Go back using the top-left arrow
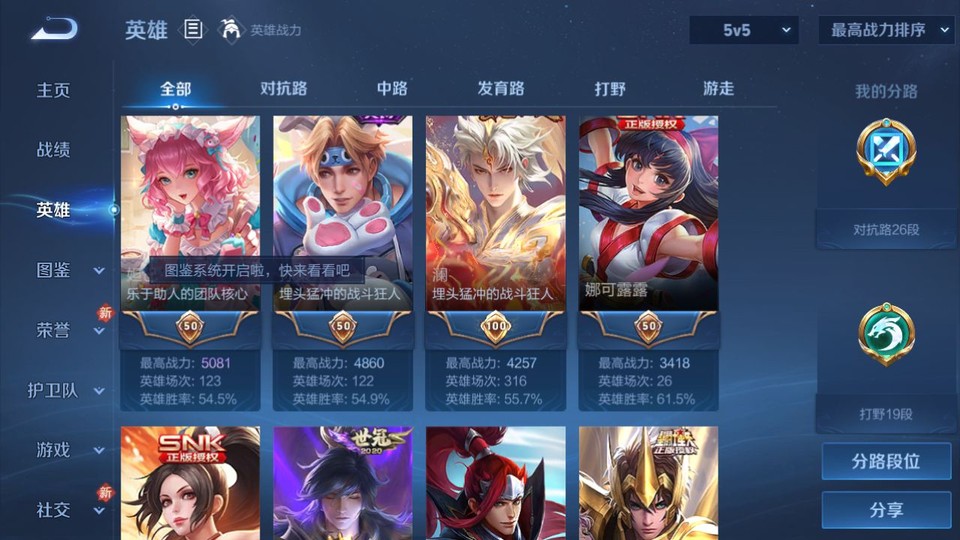960x540 pixels. [54, 29]
